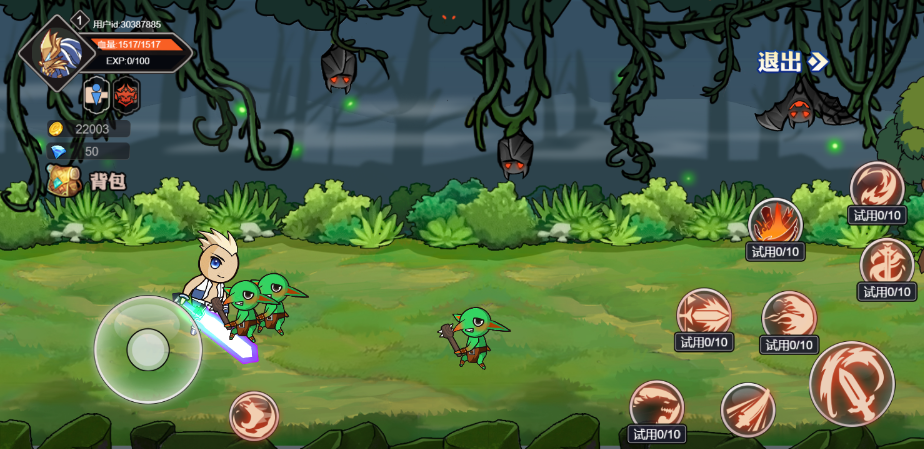Viewport: 924px width, 449px height.
Task: Use the triple streak slash skill
Action: point(747,409)
